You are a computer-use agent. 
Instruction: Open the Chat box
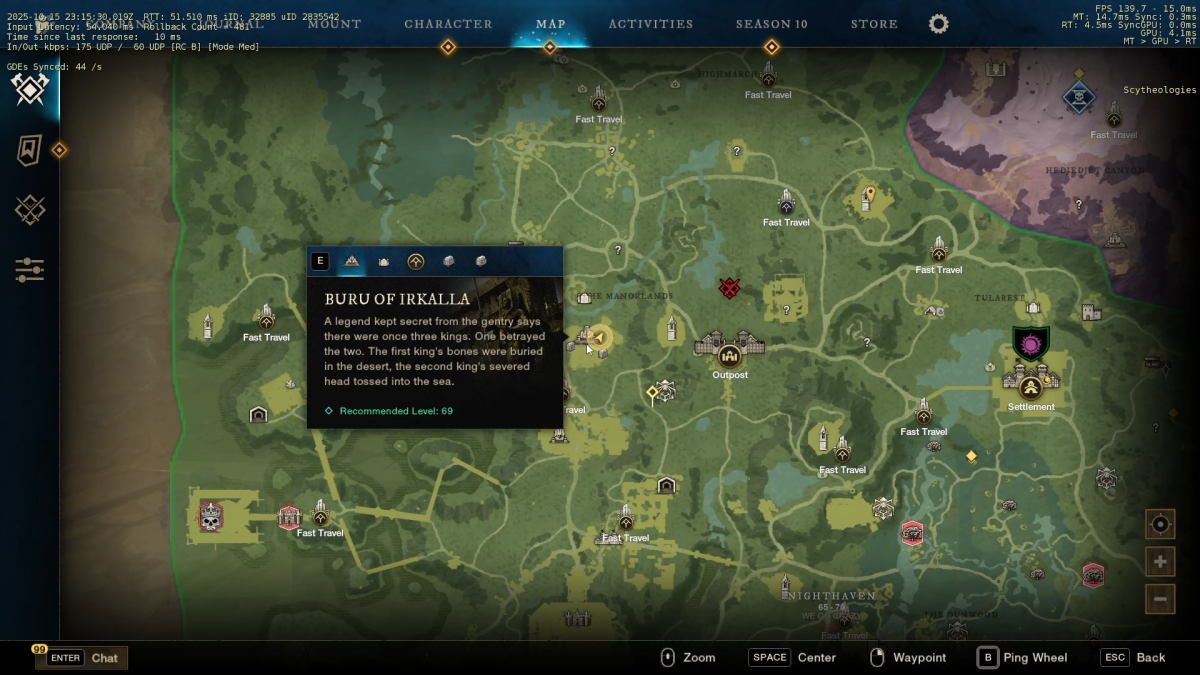82,658
